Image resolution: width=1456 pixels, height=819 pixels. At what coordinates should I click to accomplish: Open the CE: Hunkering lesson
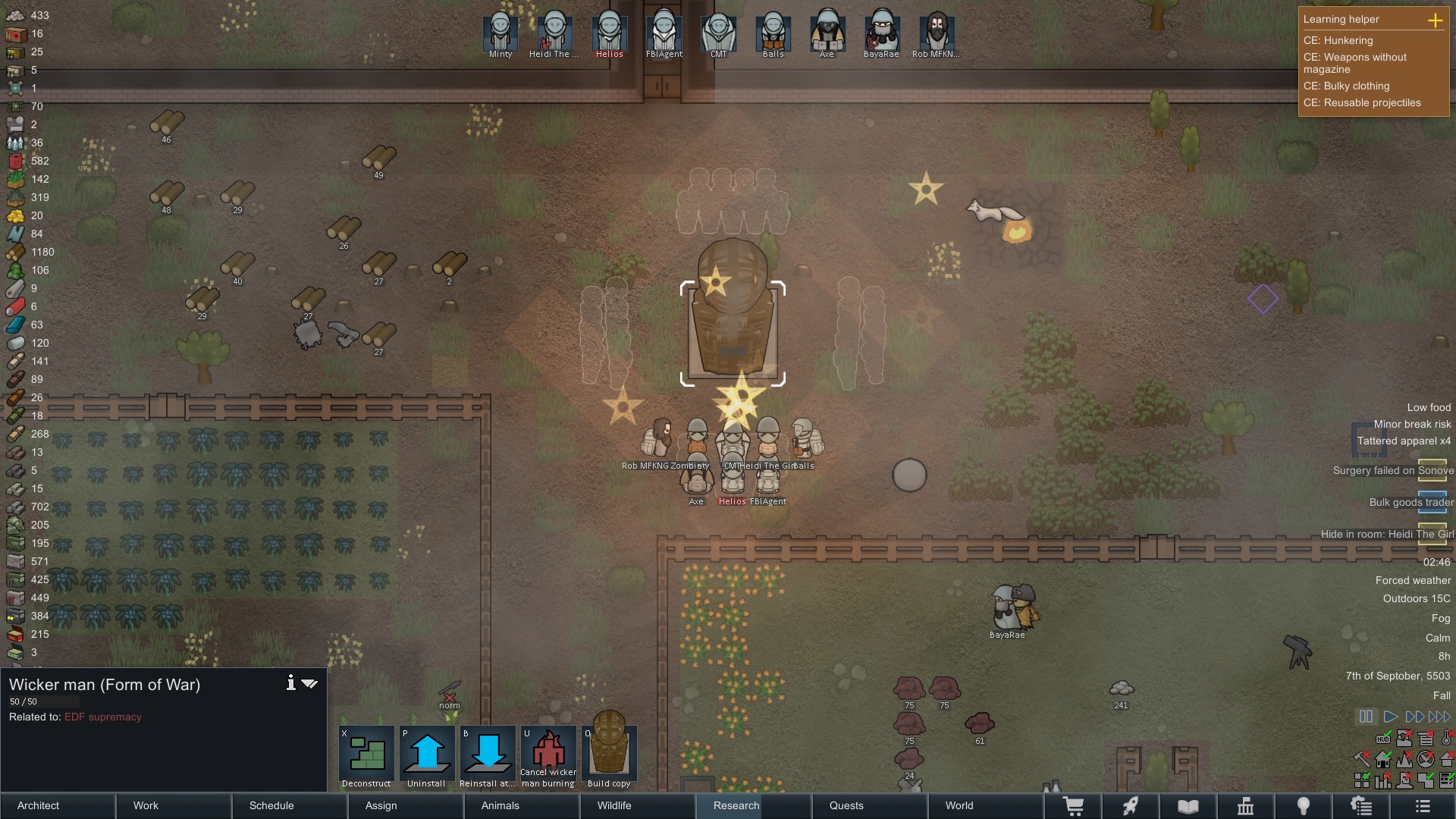(x=1338, y=40)
